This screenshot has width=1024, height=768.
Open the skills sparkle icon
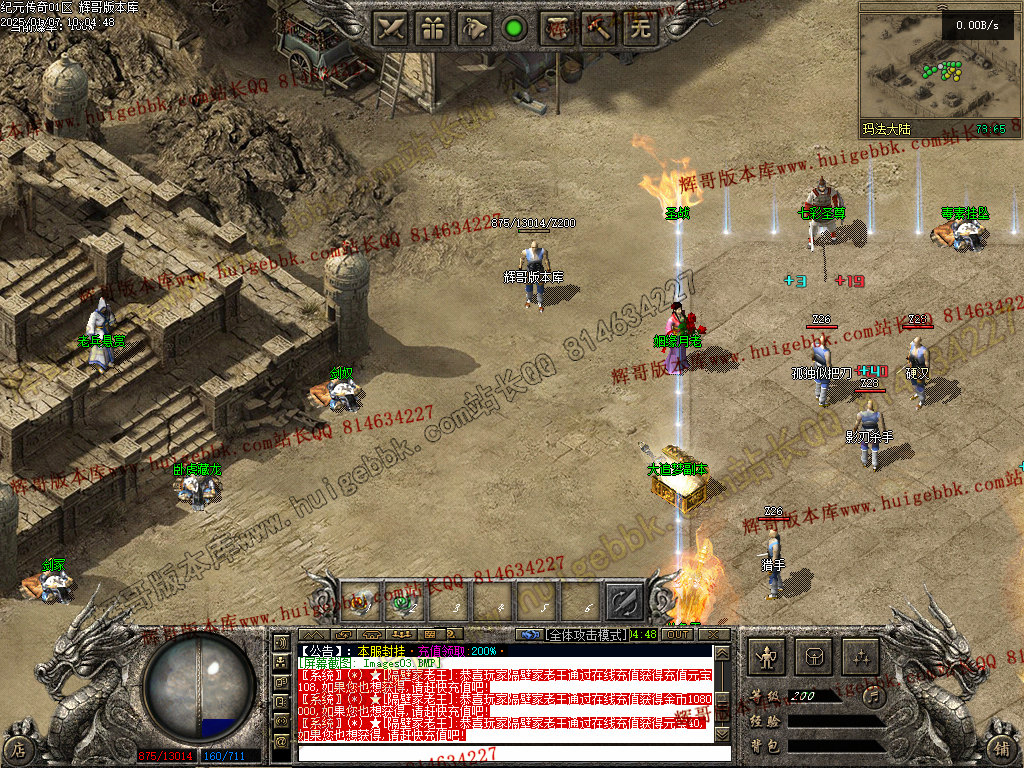pos(859,657)
